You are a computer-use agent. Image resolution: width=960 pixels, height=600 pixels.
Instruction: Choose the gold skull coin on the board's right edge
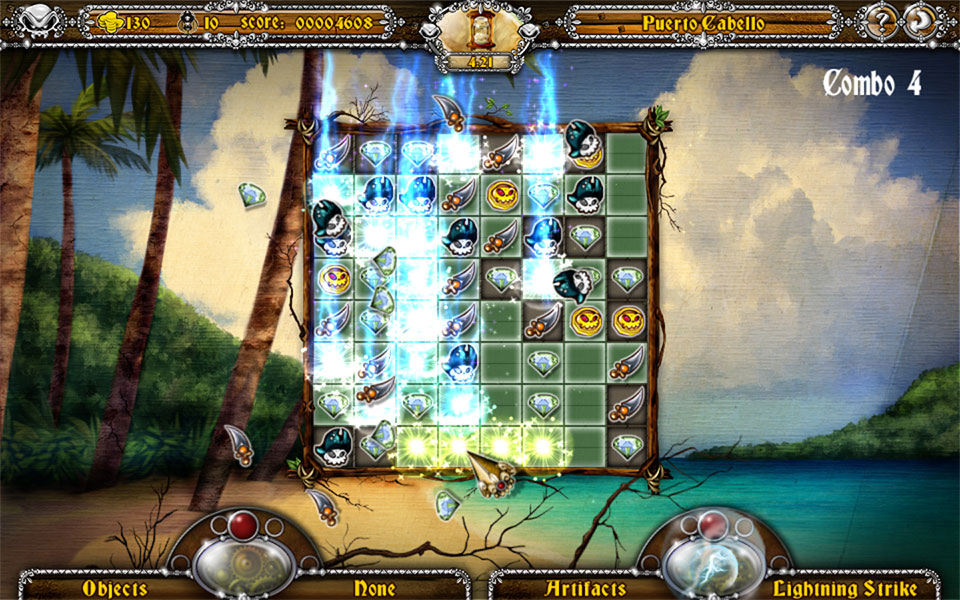(627, 320)
